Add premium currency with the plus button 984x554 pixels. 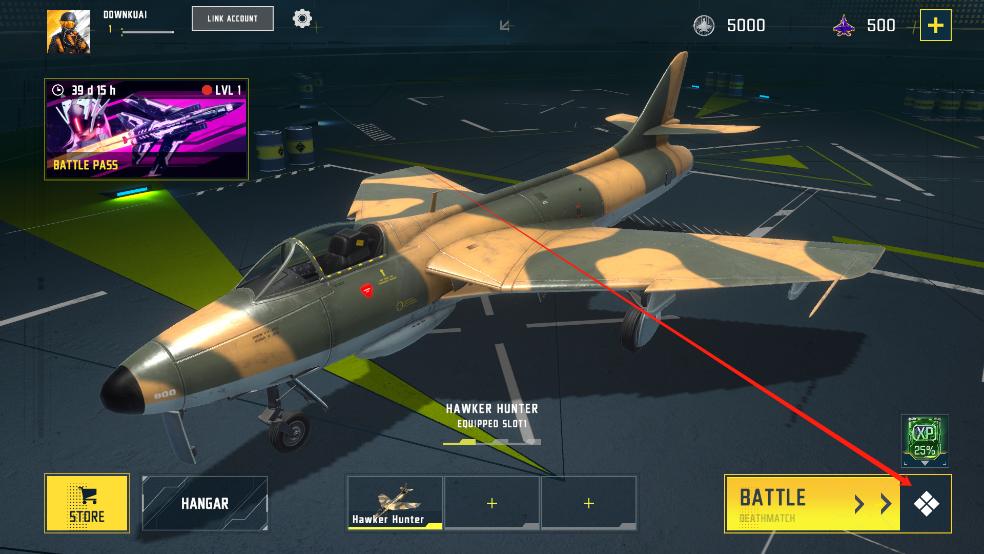(x=935, y=25)
